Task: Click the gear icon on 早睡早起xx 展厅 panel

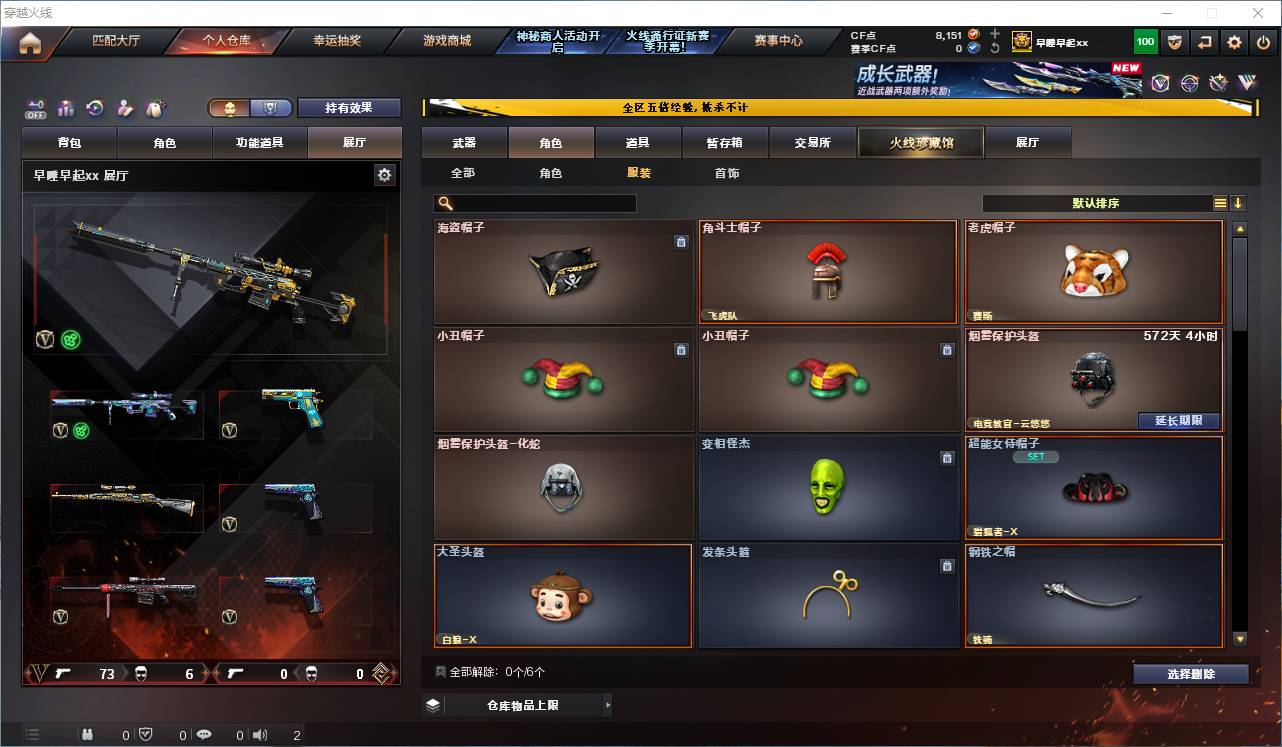Action: (x=384, y=174)
